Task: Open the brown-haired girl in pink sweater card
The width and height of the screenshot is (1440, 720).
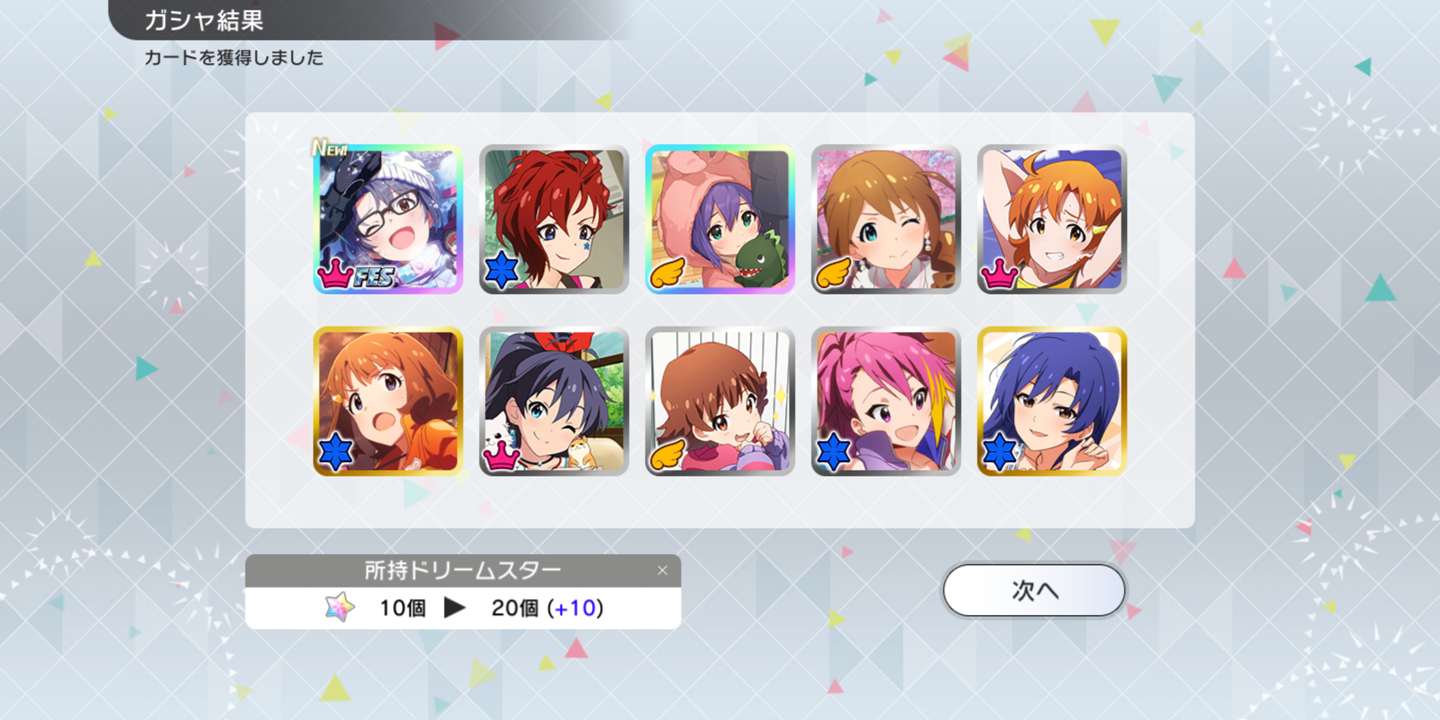Action: click(720, 401)
